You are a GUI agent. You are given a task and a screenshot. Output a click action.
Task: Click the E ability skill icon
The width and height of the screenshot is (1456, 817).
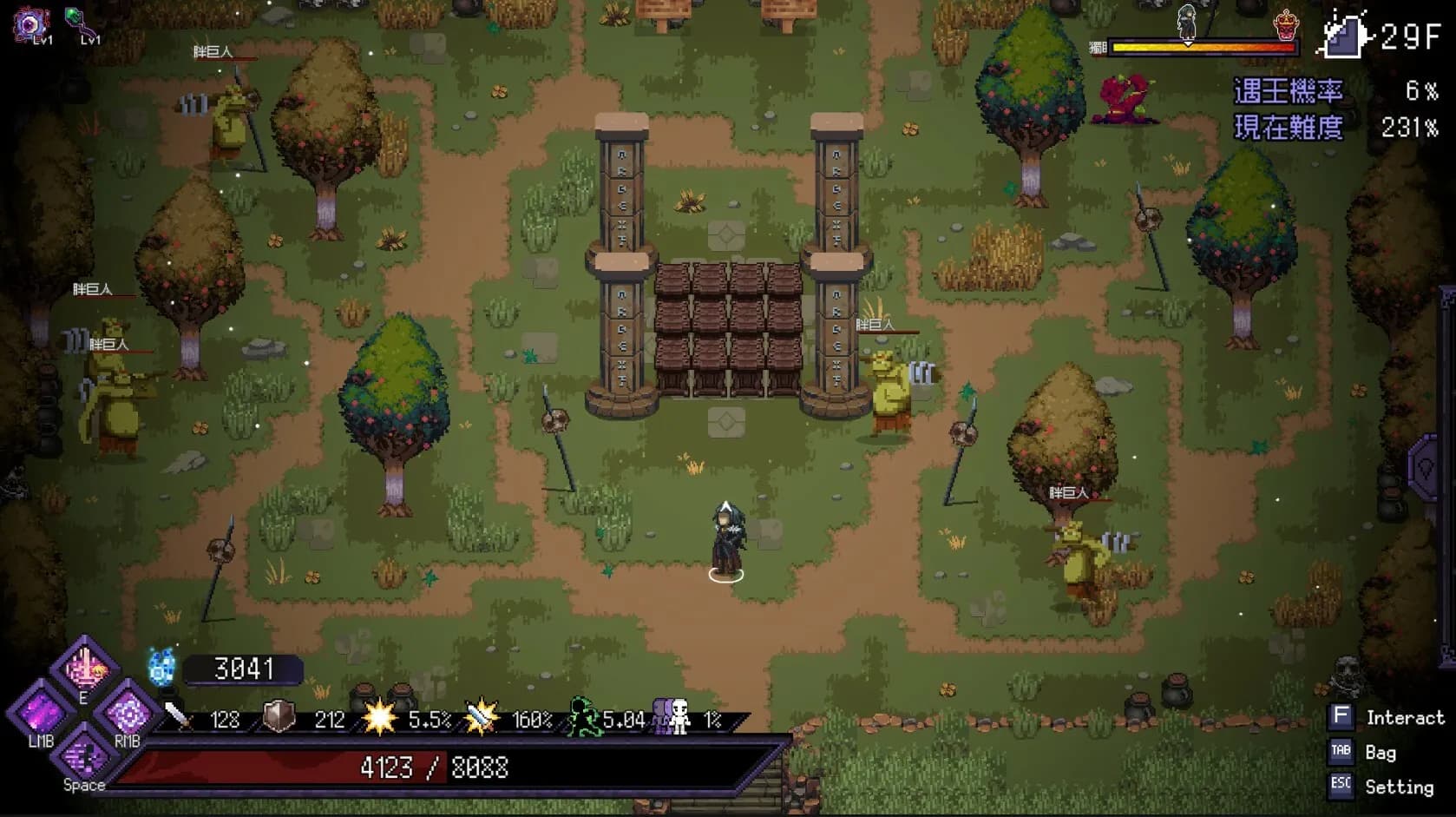(84, 669)
